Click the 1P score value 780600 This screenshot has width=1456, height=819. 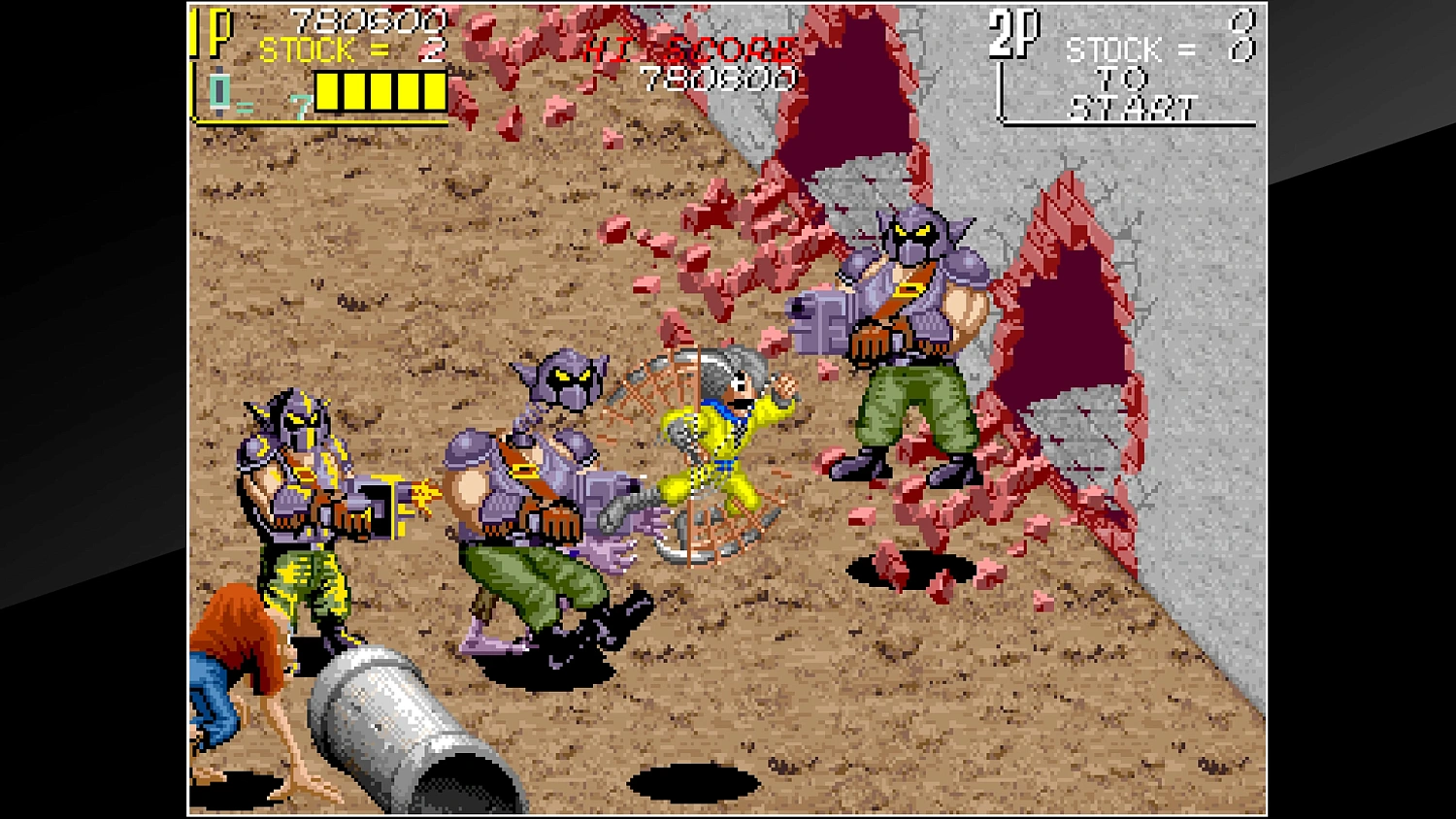[x=367, y=18]
